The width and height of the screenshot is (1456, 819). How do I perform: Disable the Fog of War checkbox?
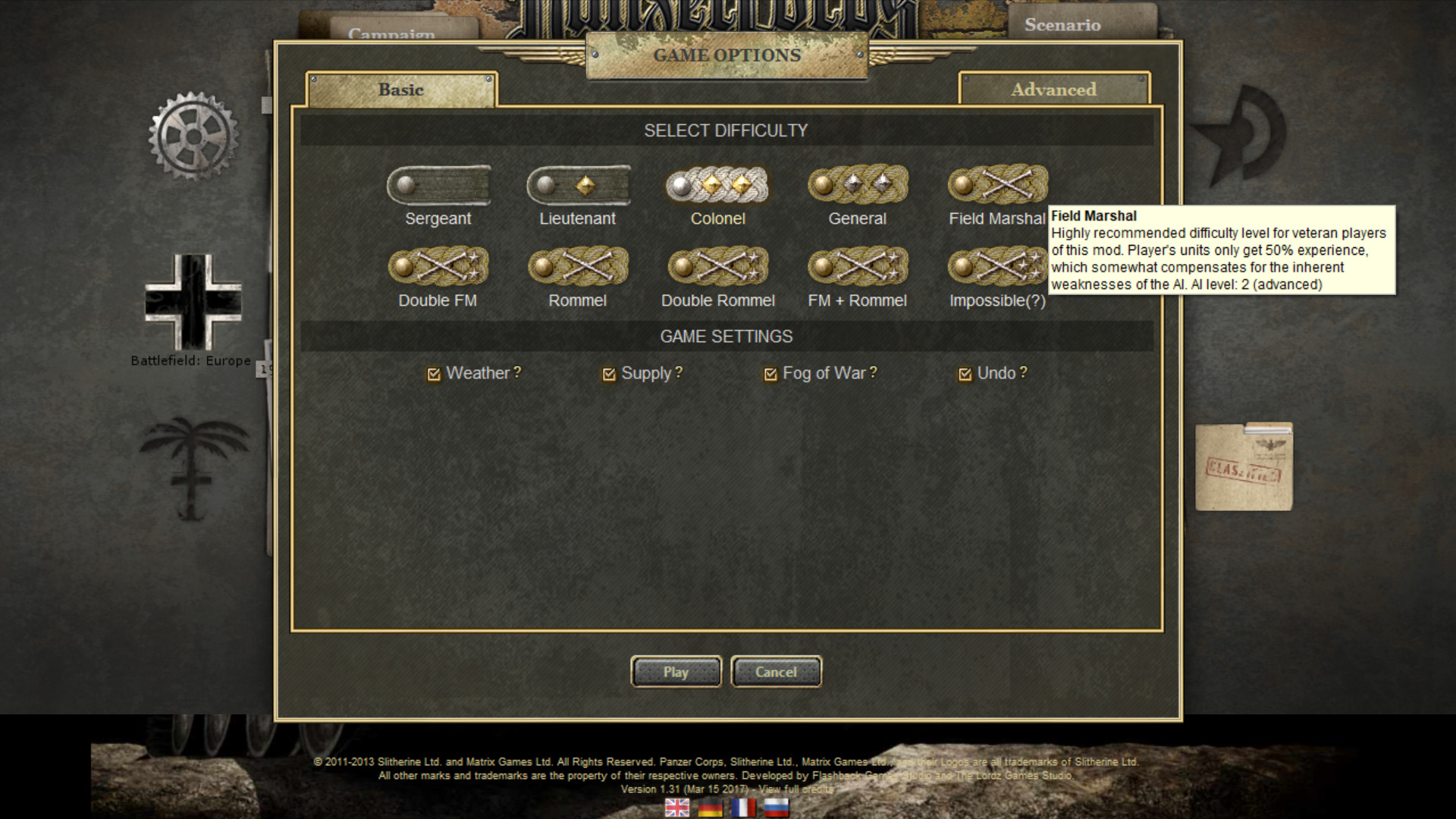pos(770,374)
